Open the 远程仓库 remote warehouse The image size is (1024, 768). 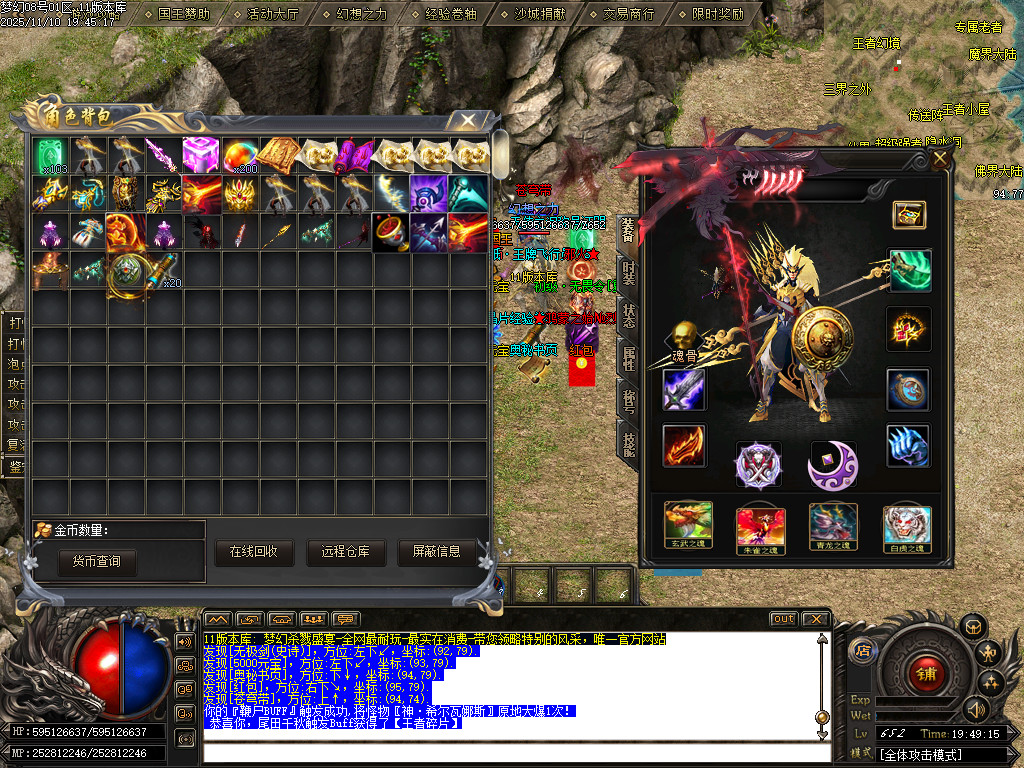coord(345,551)
